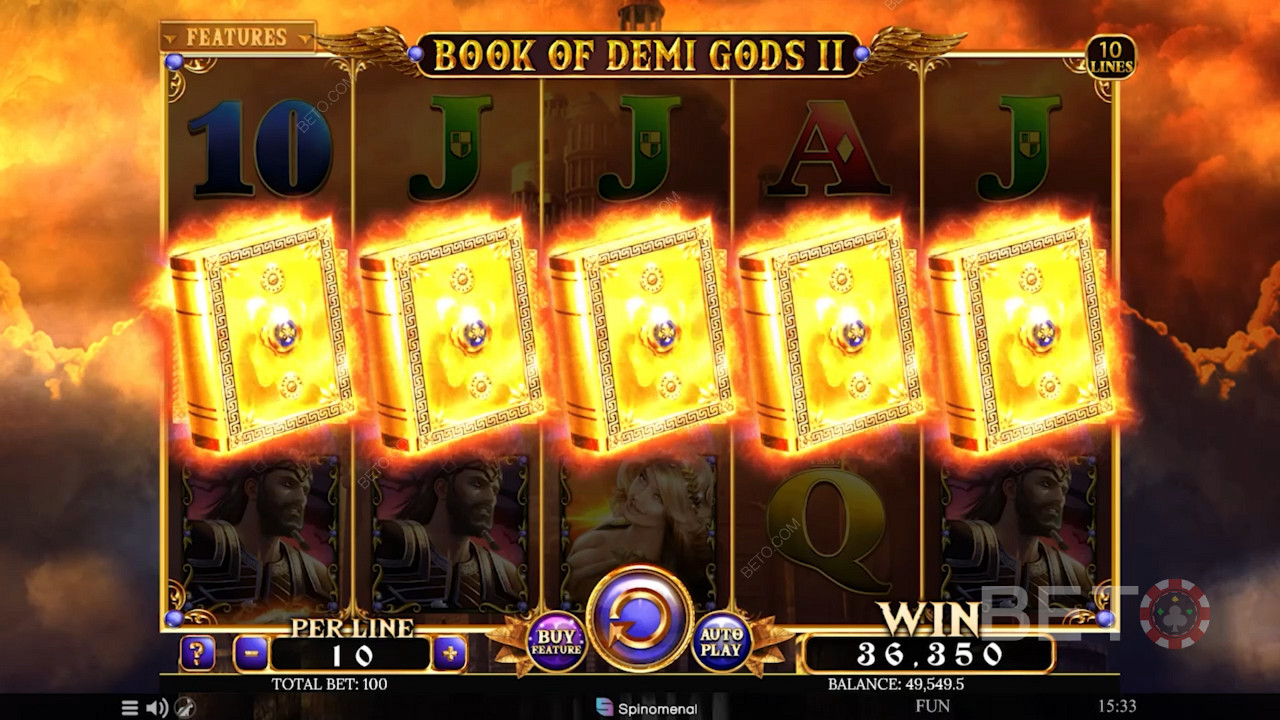Image resolution: width=1280 pixels, height=720 pixels.
Task: Open the Buy Feature option
Action: [556, 642]
